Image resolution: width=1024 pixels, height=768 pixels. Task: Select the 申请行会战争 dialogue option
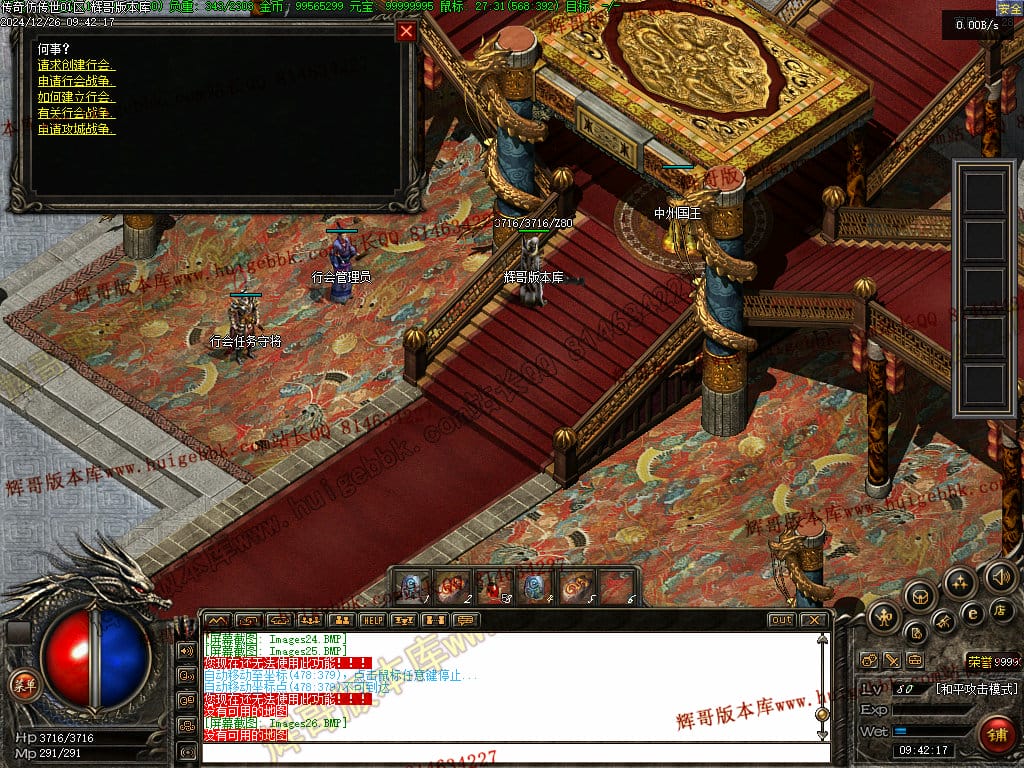(76, 81)
